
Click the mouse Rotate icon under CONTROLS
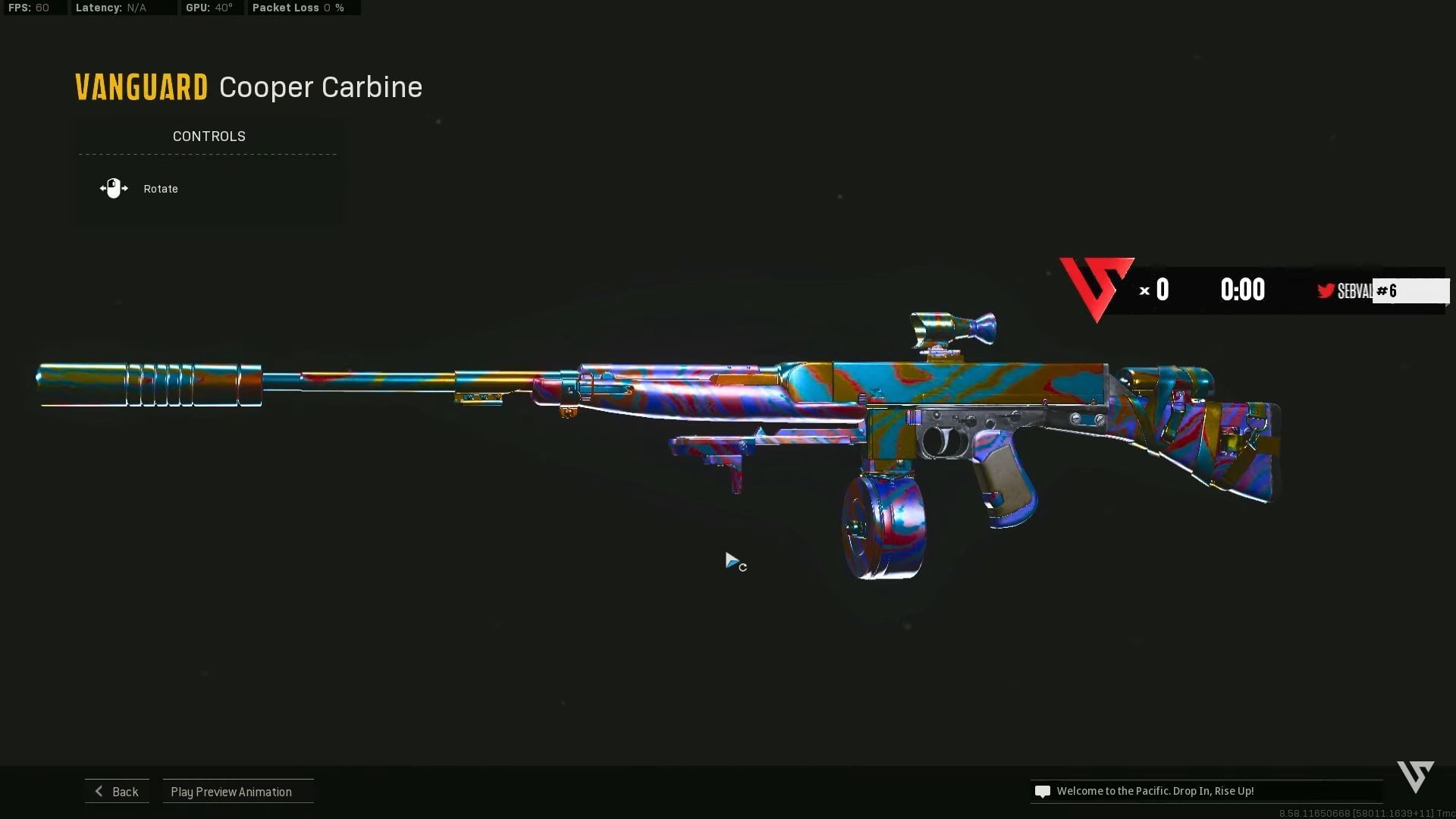114,188
